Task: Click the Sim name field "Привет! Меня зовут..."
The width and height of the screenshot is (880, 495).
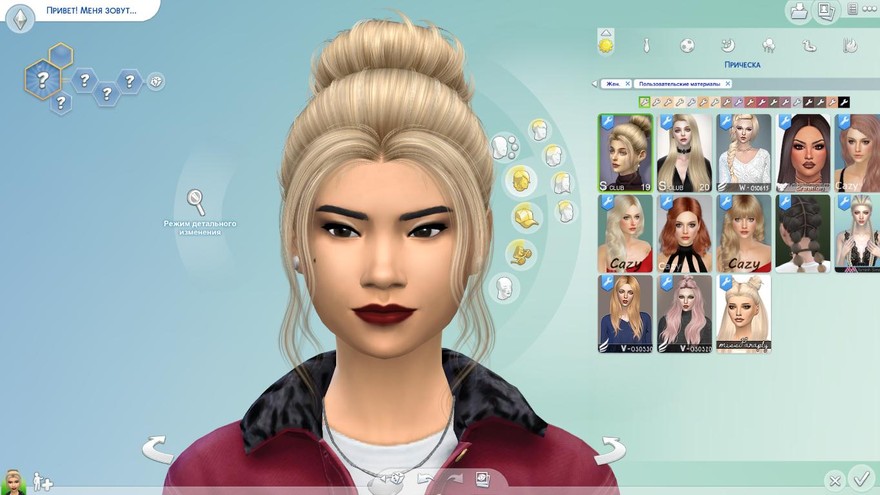Action: pos(88,12)
